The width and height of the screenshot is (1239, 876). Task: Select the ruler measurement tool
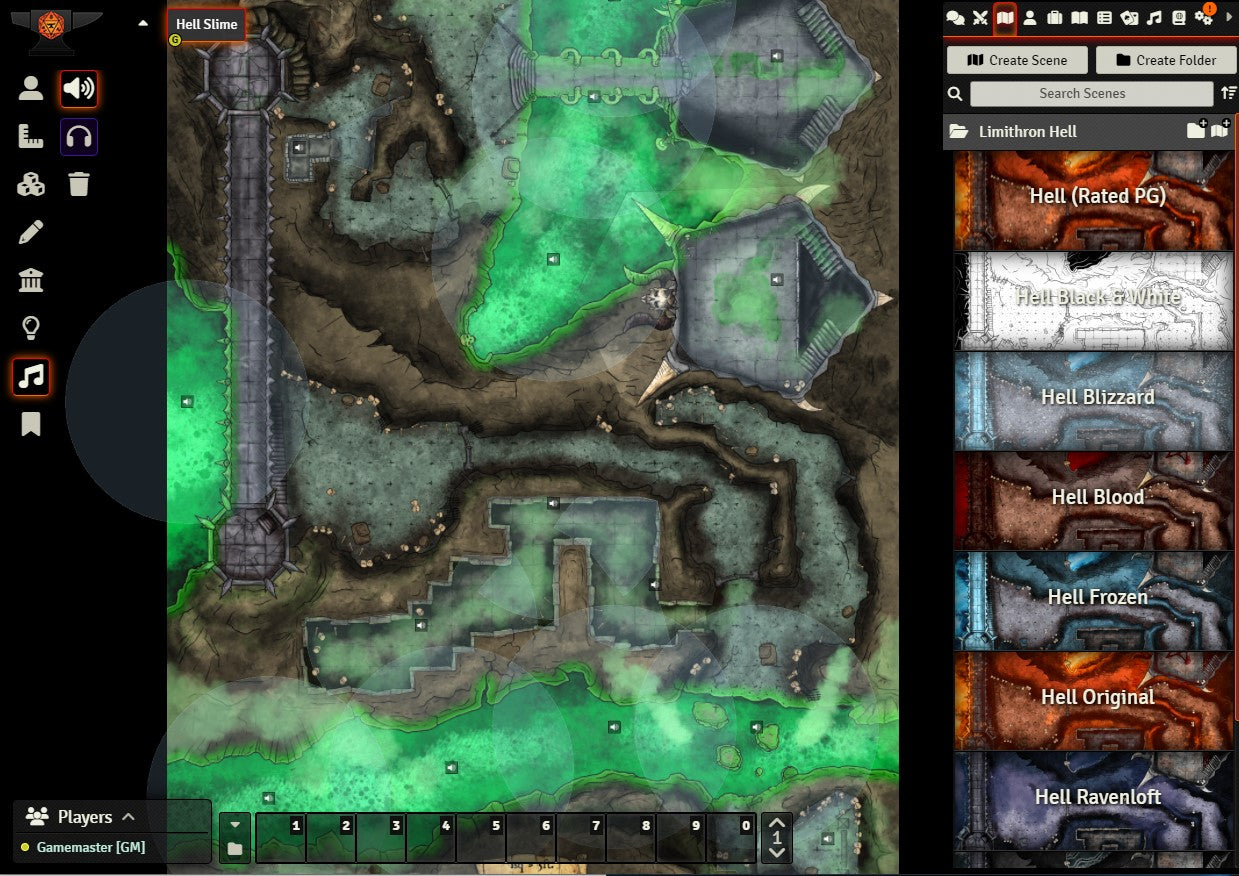(x=31, y=137)
